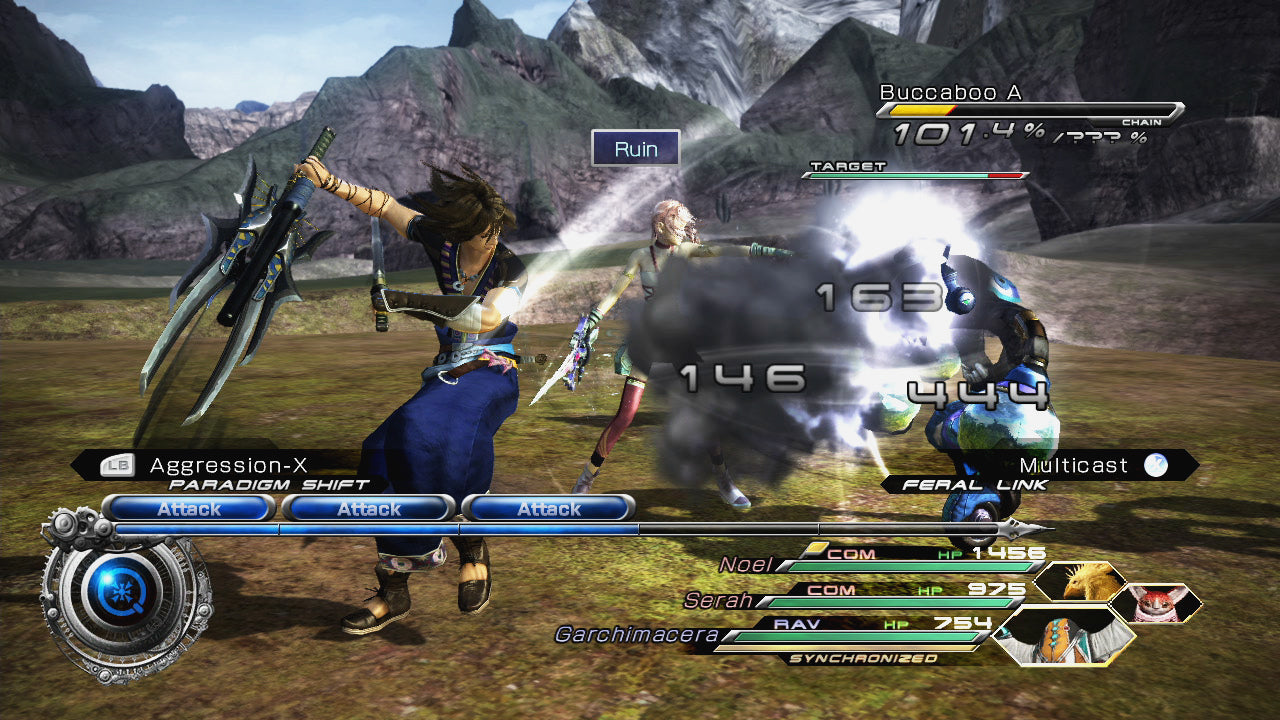The height and width of the screenshot is (720, 1280).
Task: Queue the third Attack command
Action: pos(548,509)
